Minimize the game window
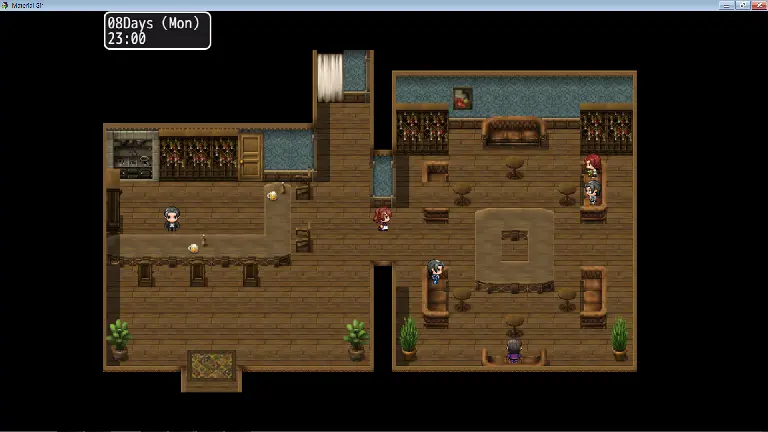The width and height of the screenshot is (768, 432). 727,5
